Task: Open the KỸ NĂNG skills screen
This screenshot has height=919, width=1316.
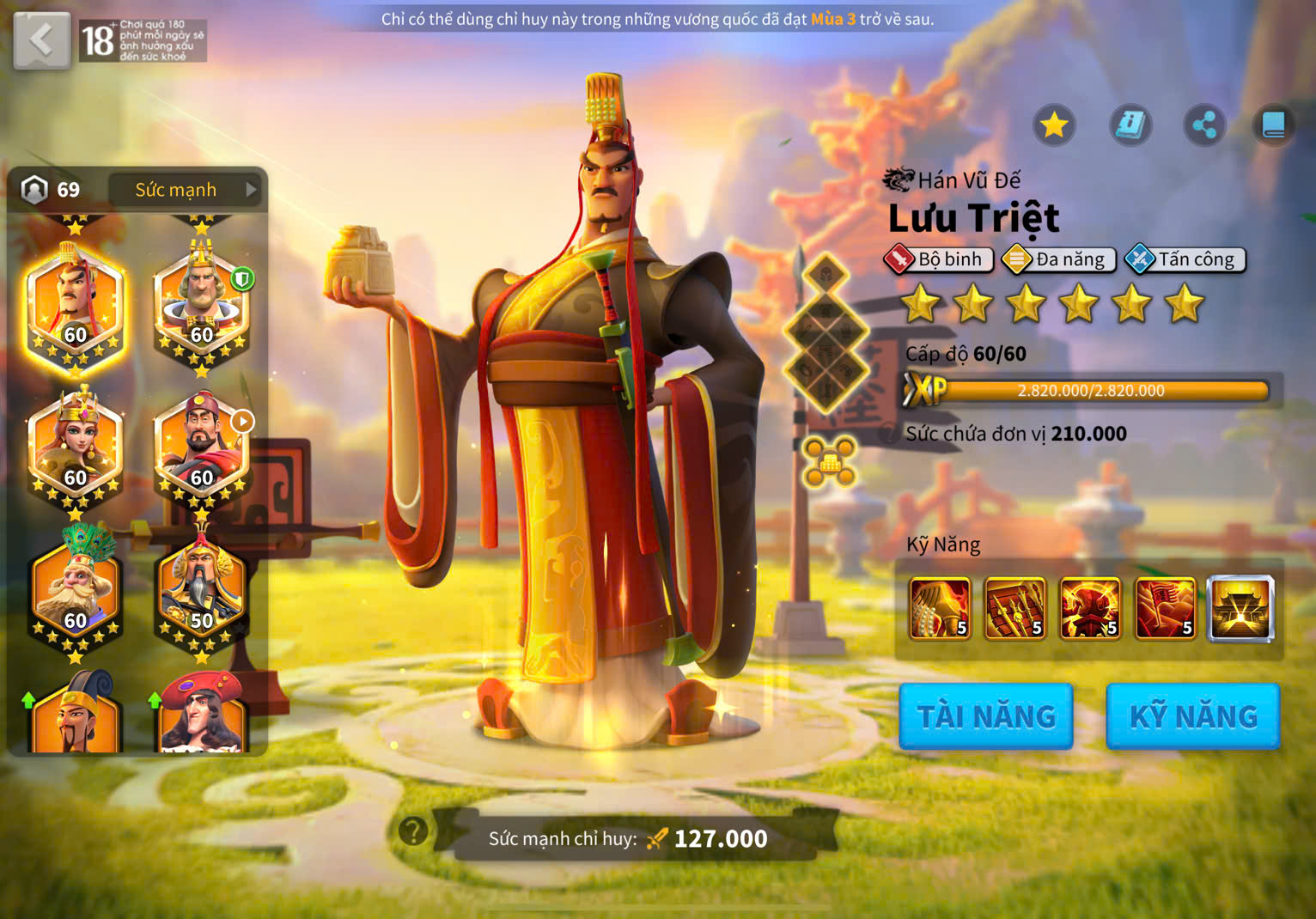Action: click(1192, 716)
